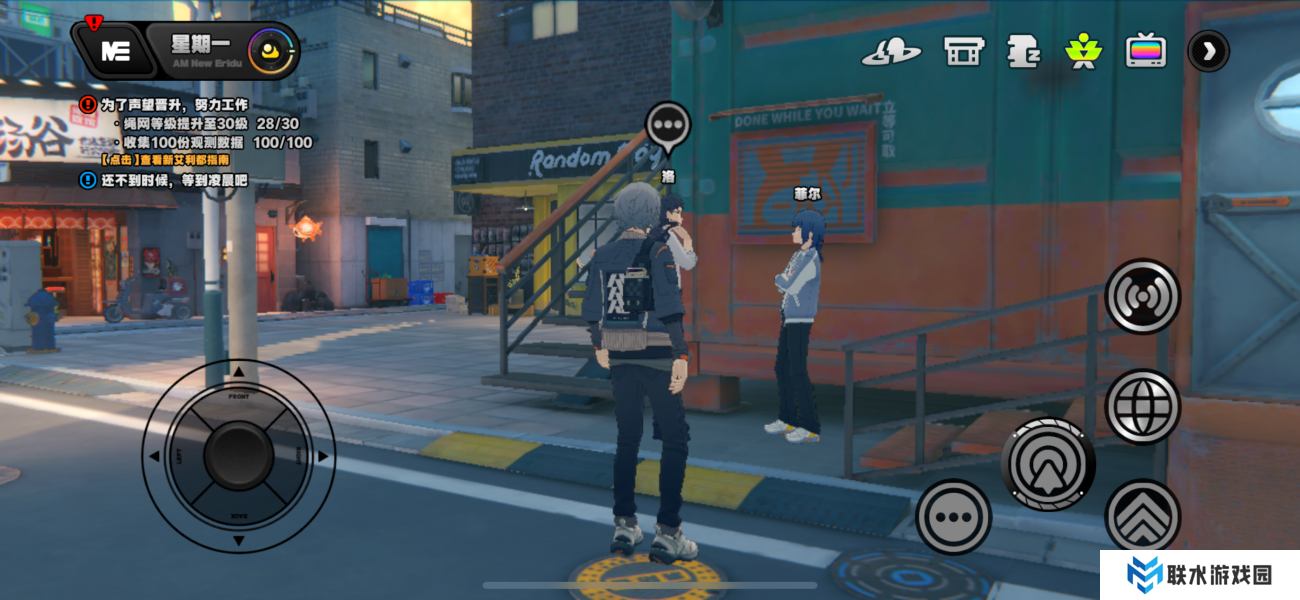Open the day and time clock dial

271,51
